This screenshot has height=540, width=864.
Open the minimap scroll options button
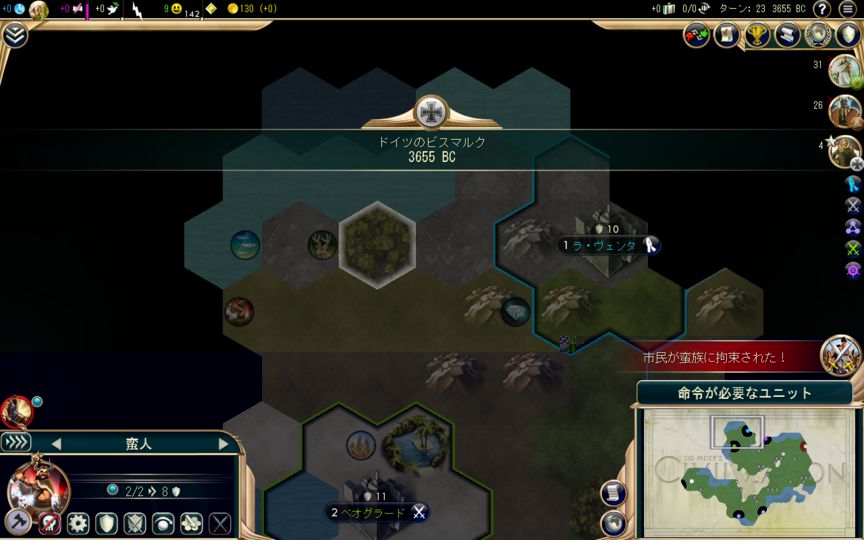point(614,492)
